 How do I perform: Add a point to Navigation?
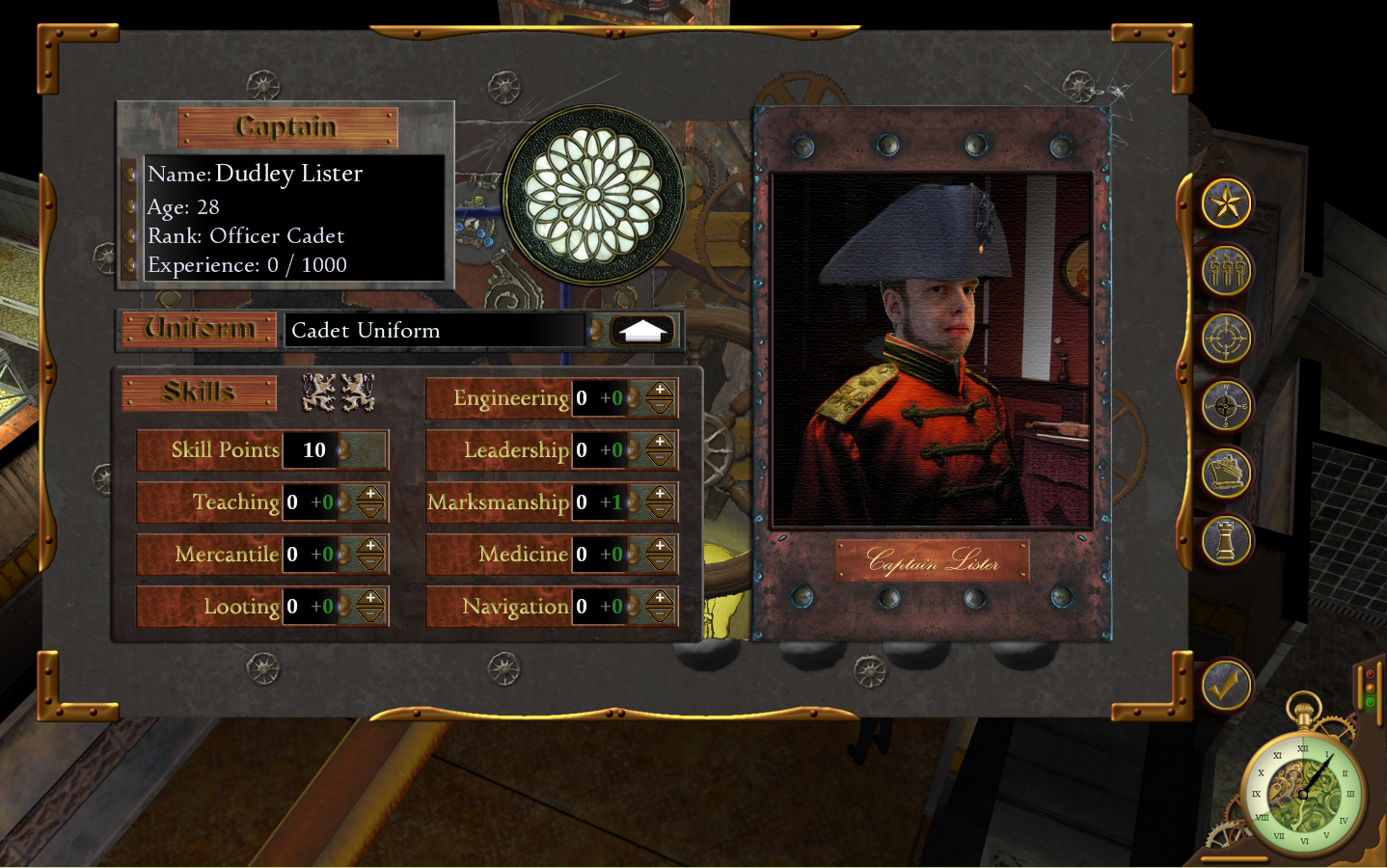click(660, 599)
